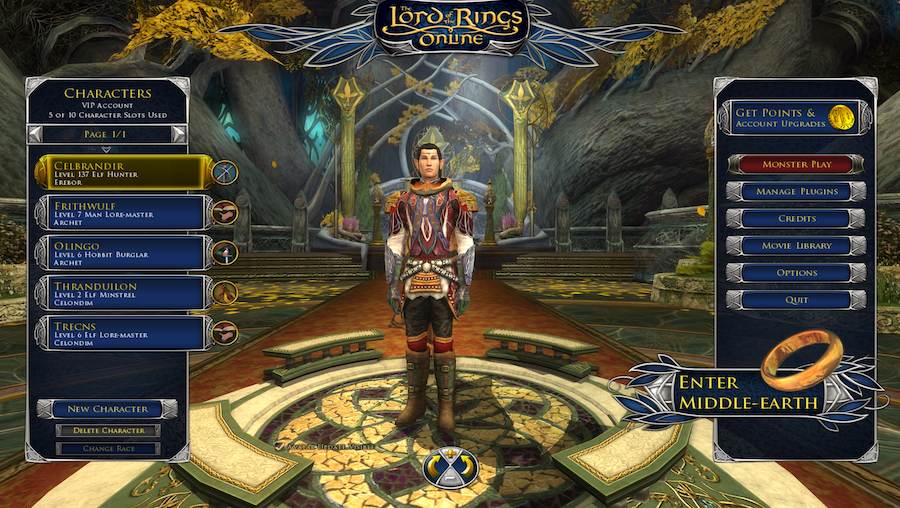
Task: Click the Delete Character button
Action: click(x=108, y=430)
